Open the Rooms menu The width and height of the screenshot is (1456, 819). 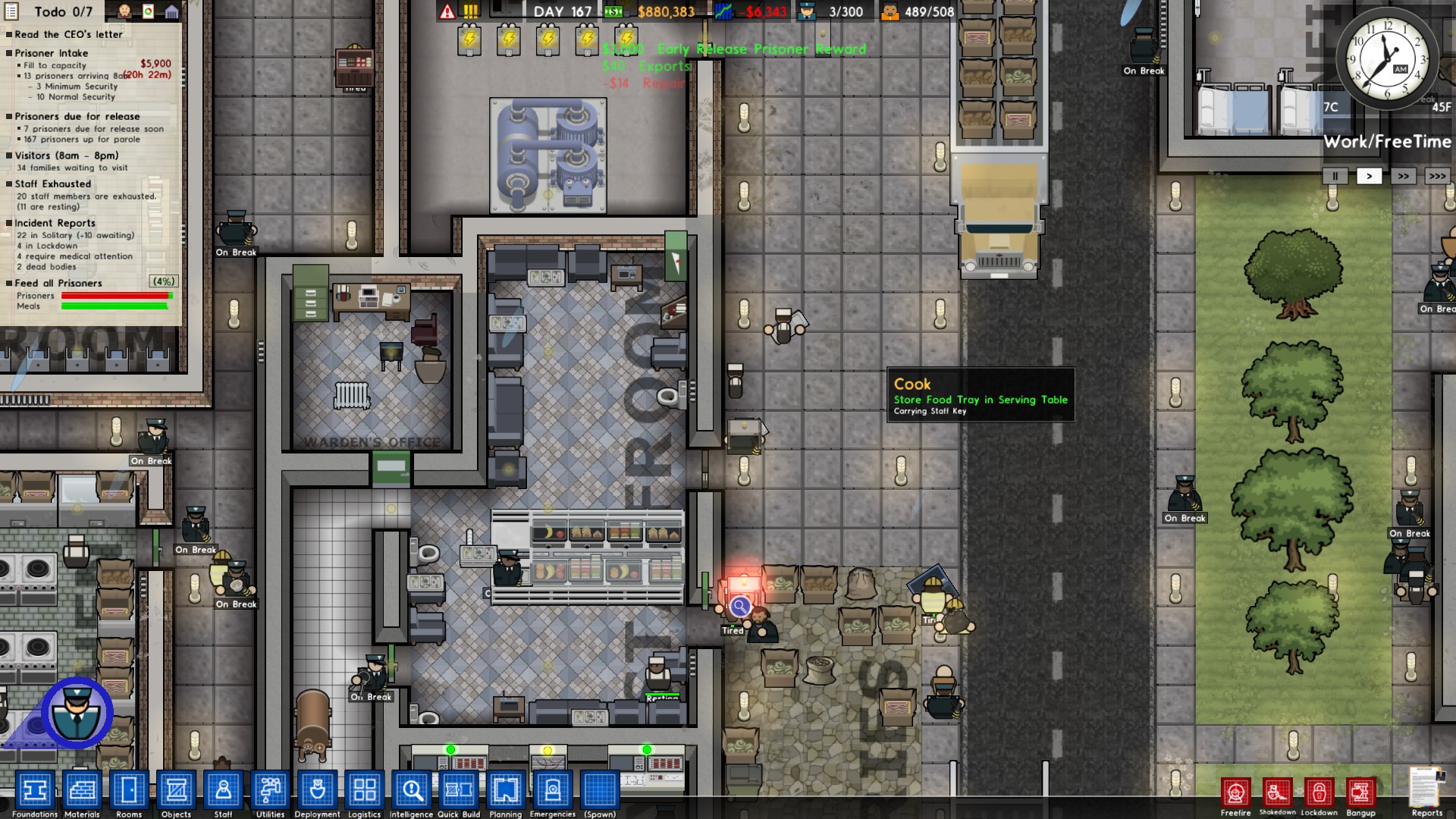point(129,791)
